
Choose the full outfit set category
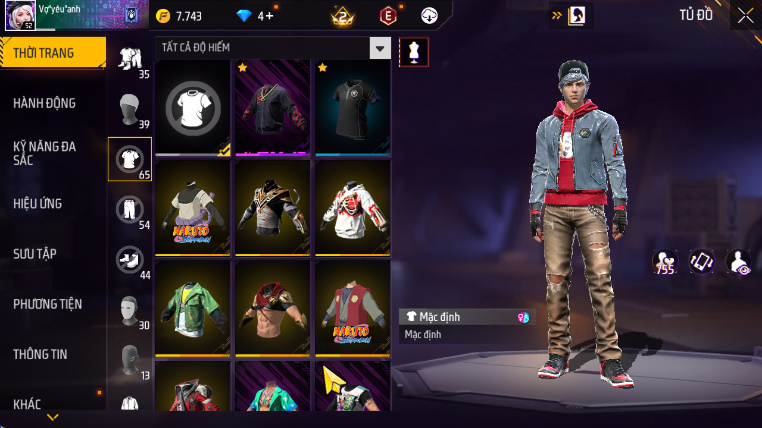point(129,59)
